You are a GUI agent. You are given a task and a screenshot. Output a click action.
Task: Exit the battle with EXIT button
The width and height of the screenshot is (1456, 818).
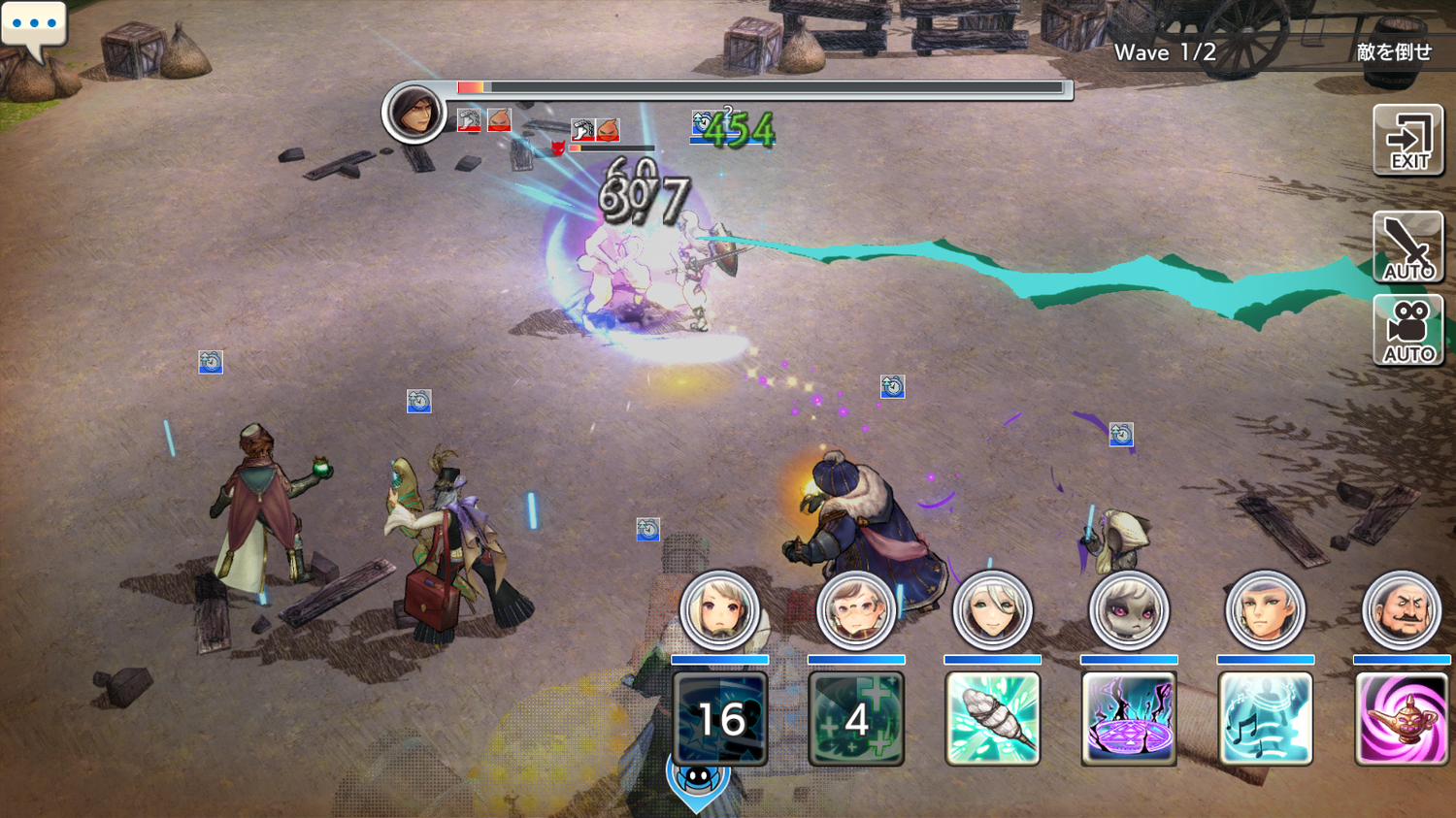point(1408,141)
